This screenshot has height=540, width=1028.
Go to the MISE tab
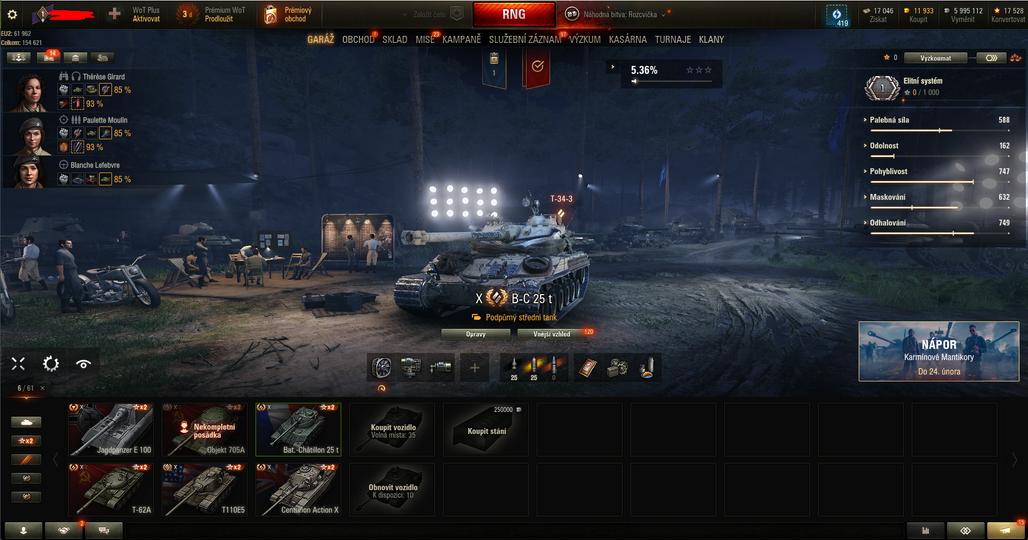426,40
